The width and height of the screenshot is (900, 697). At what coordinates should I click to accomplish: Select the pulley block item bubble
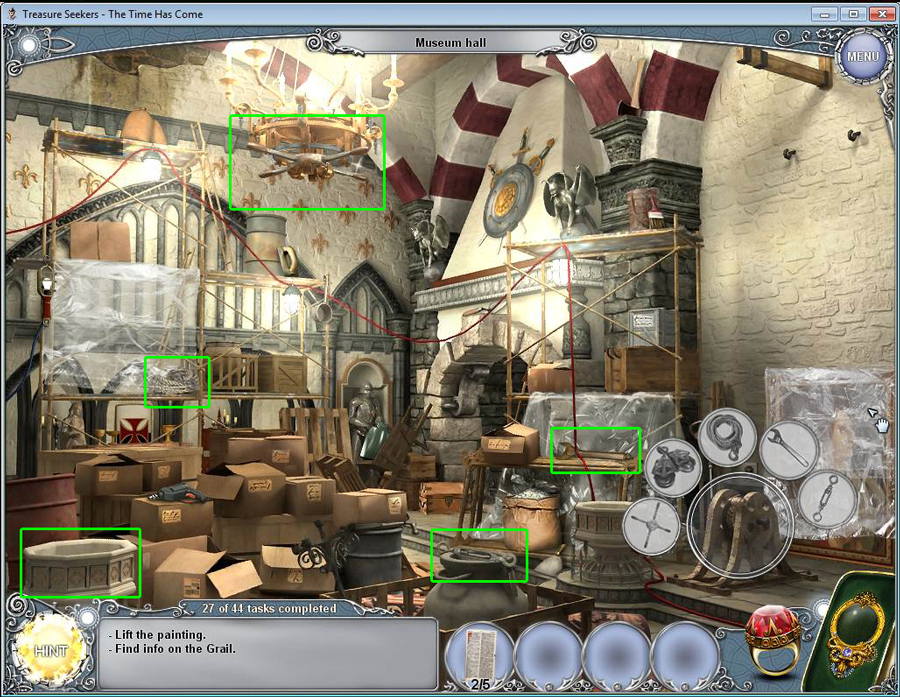(x=673, y=467)
